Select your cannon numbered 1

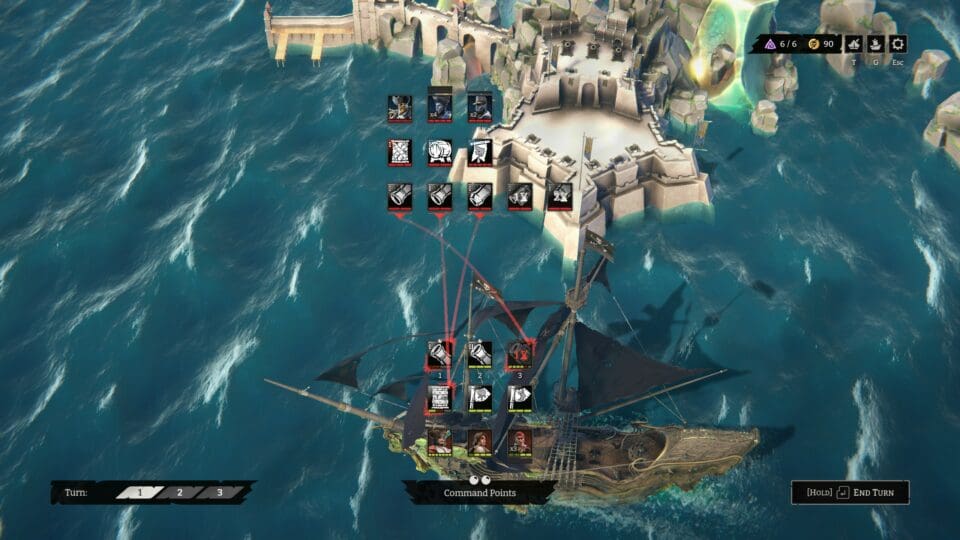[x=440, y=354]
